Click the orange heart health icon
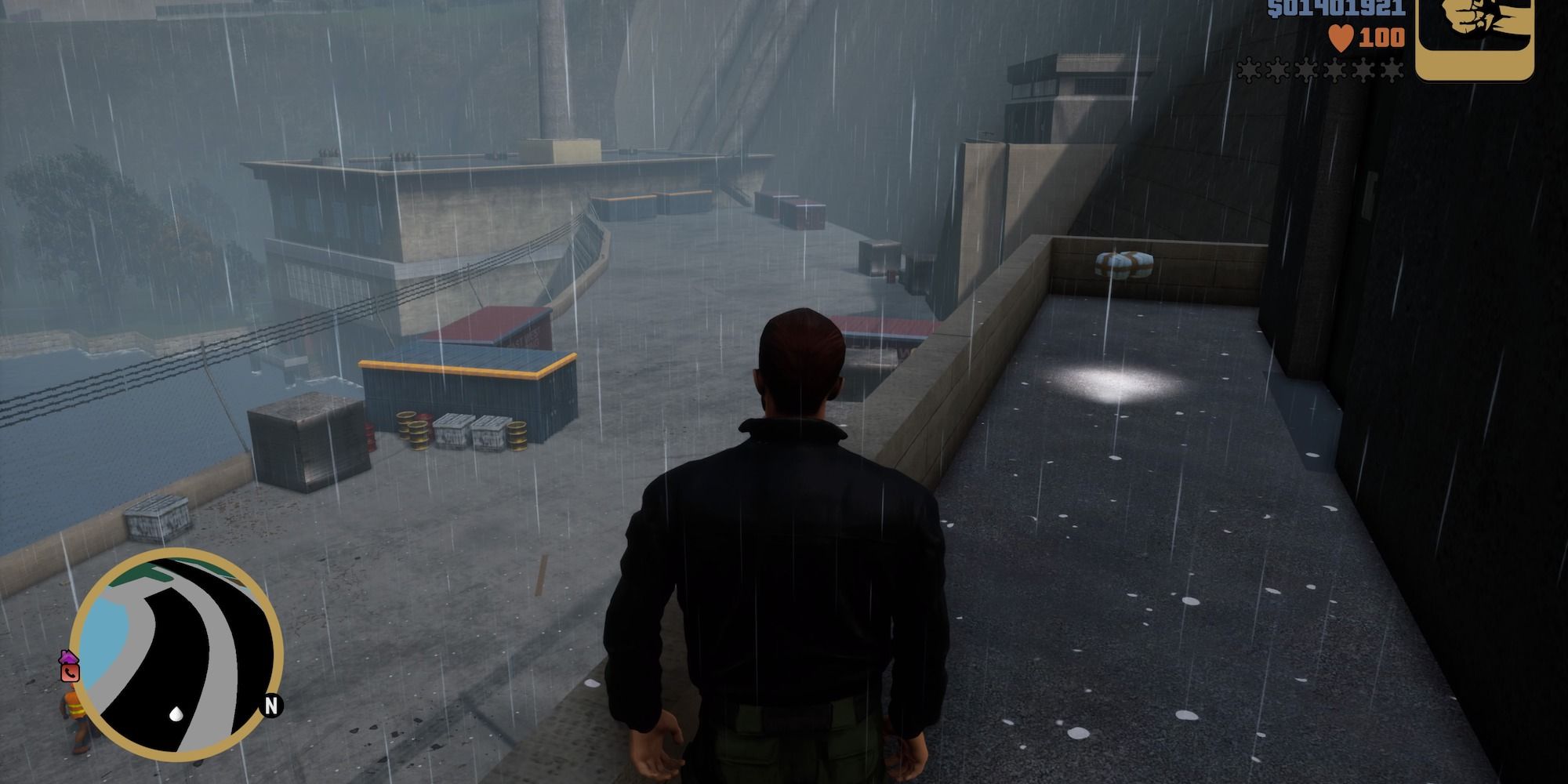This screenshot has height=784, width=1568. coord(1342,37)
